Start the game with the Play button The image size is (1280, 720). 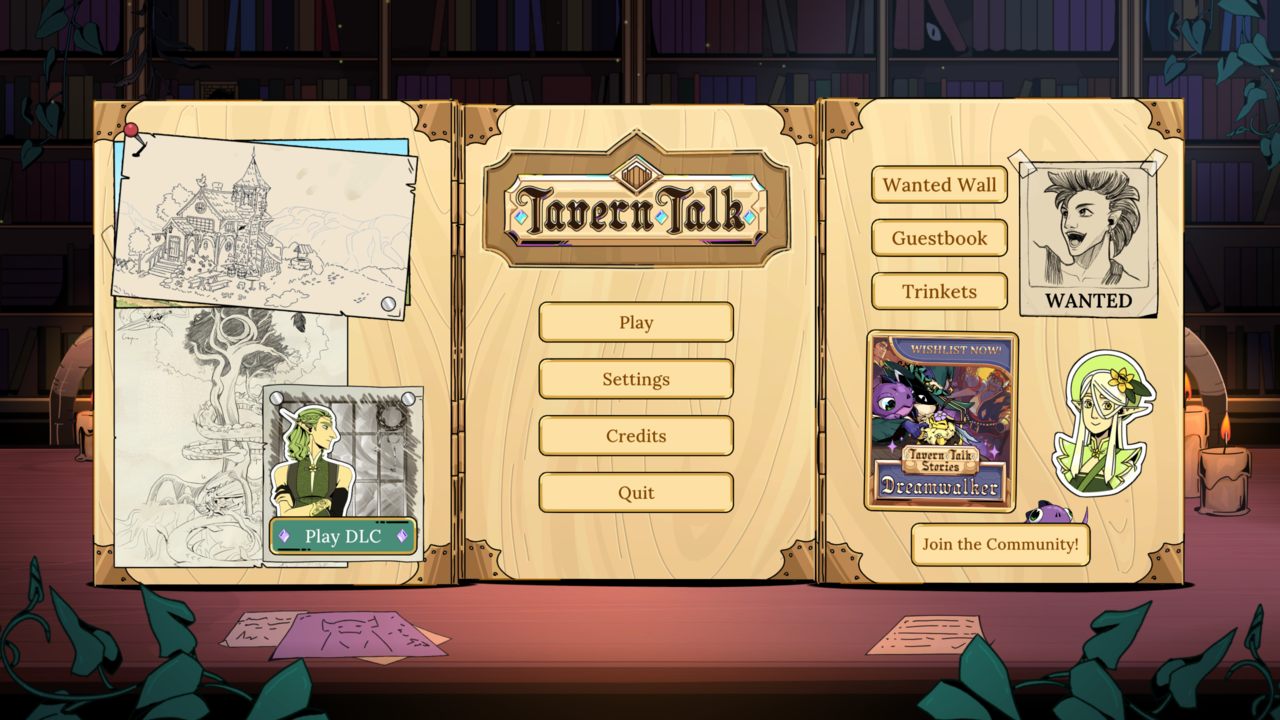click(636, 322)
